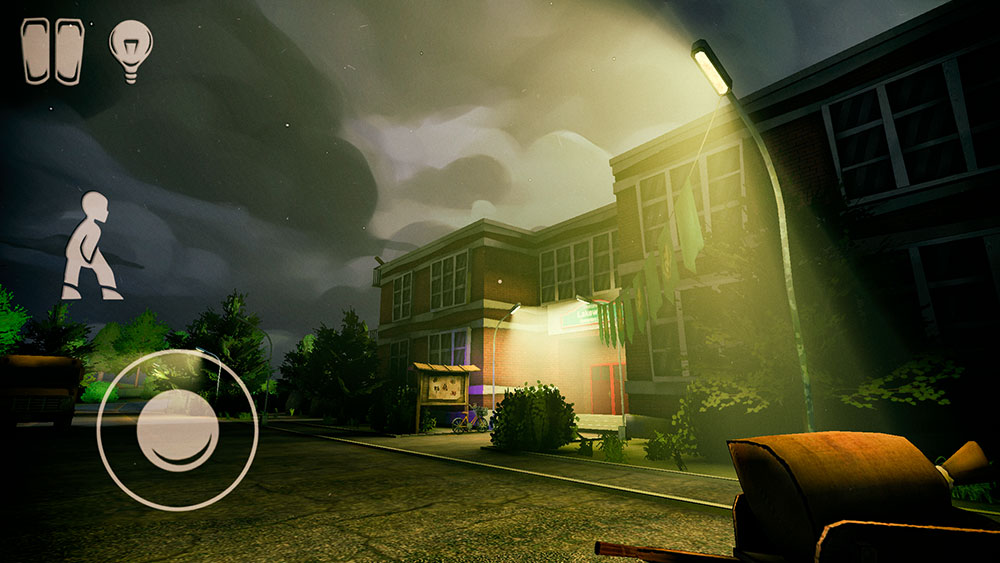Toggle the light bulb hint icon

[130, 50]
